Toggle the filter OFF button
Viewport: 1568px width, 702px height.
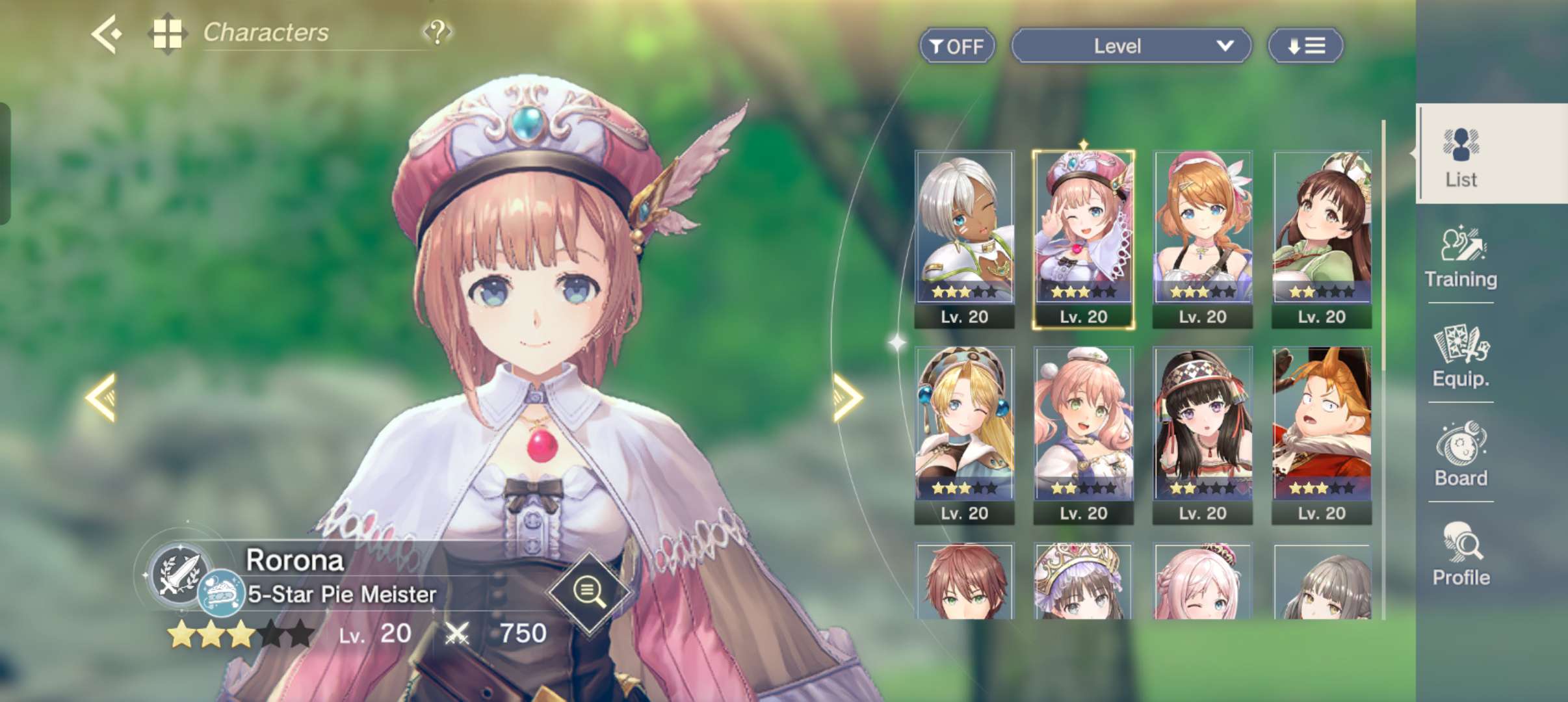coord(956,46)
